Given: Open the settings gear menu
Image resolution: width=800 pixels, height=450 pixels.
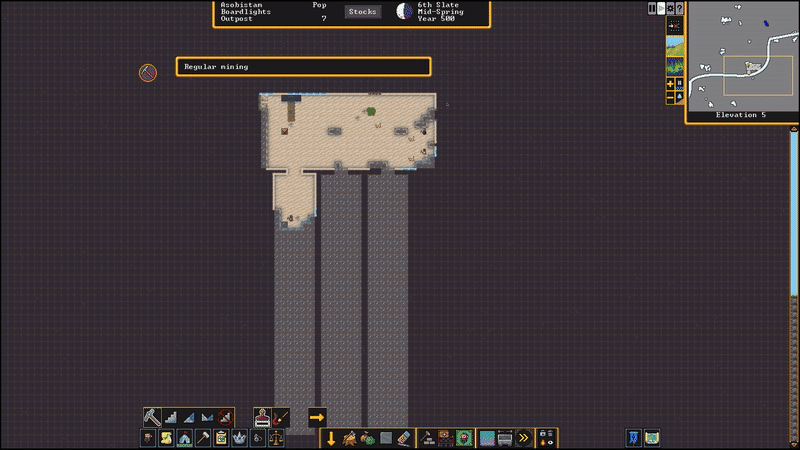Looking at the screenshot, I should [x=670, y=8].
